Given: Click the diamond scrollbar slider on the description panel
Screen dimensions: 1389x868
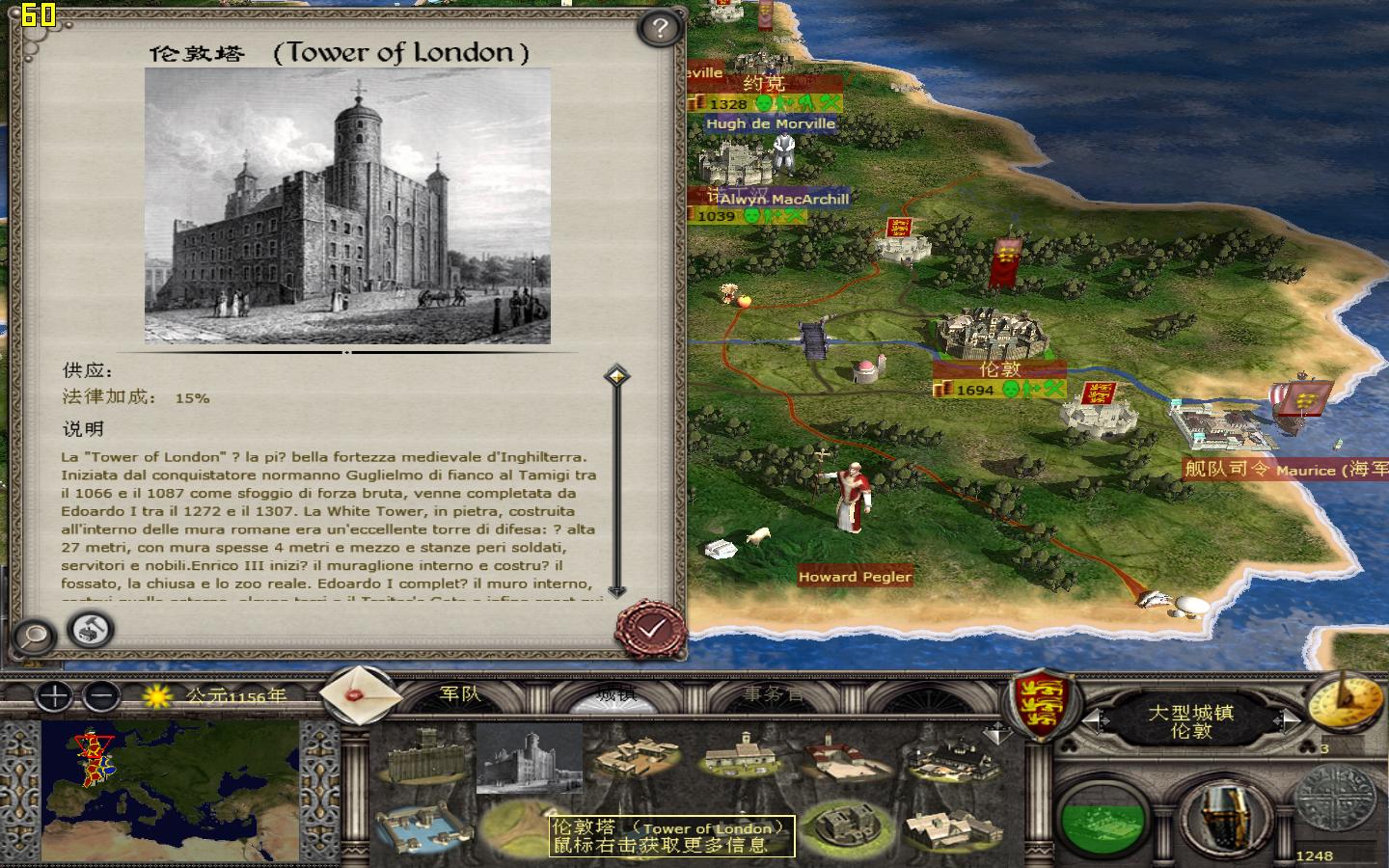Looking at the screenshot, I should pos(614,376).
